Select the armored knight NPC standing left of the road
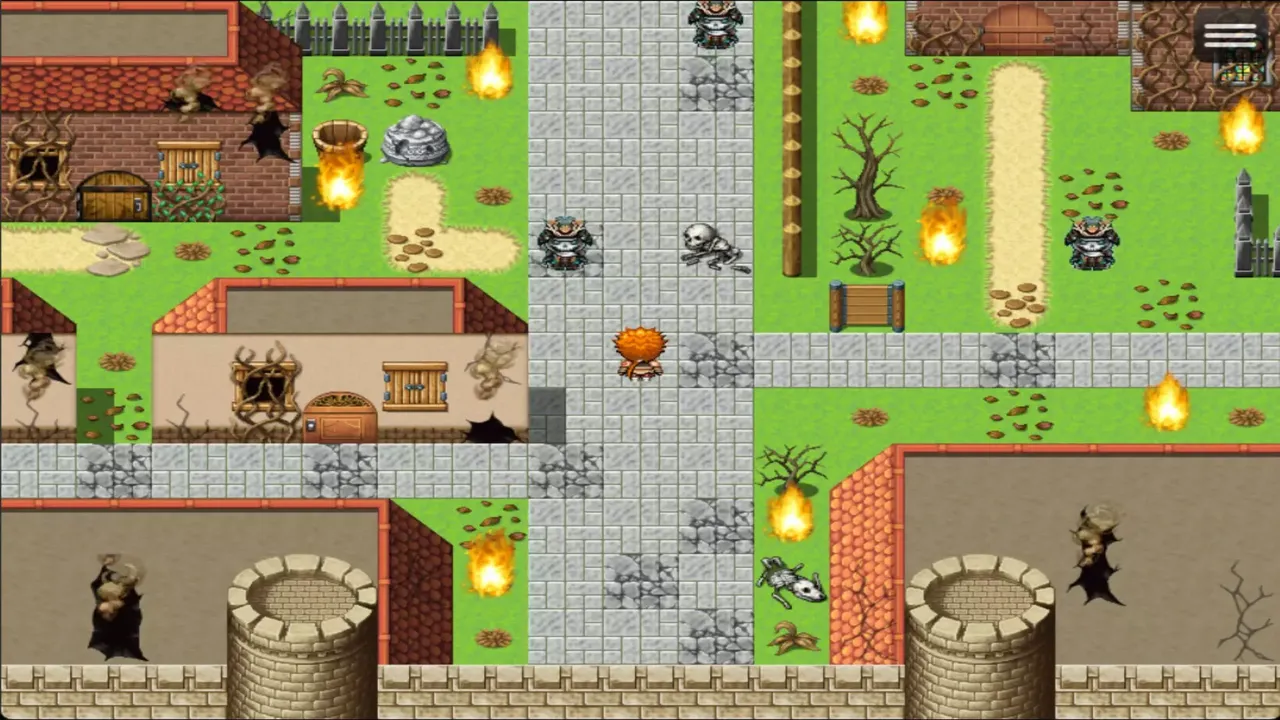 (567, 240)
